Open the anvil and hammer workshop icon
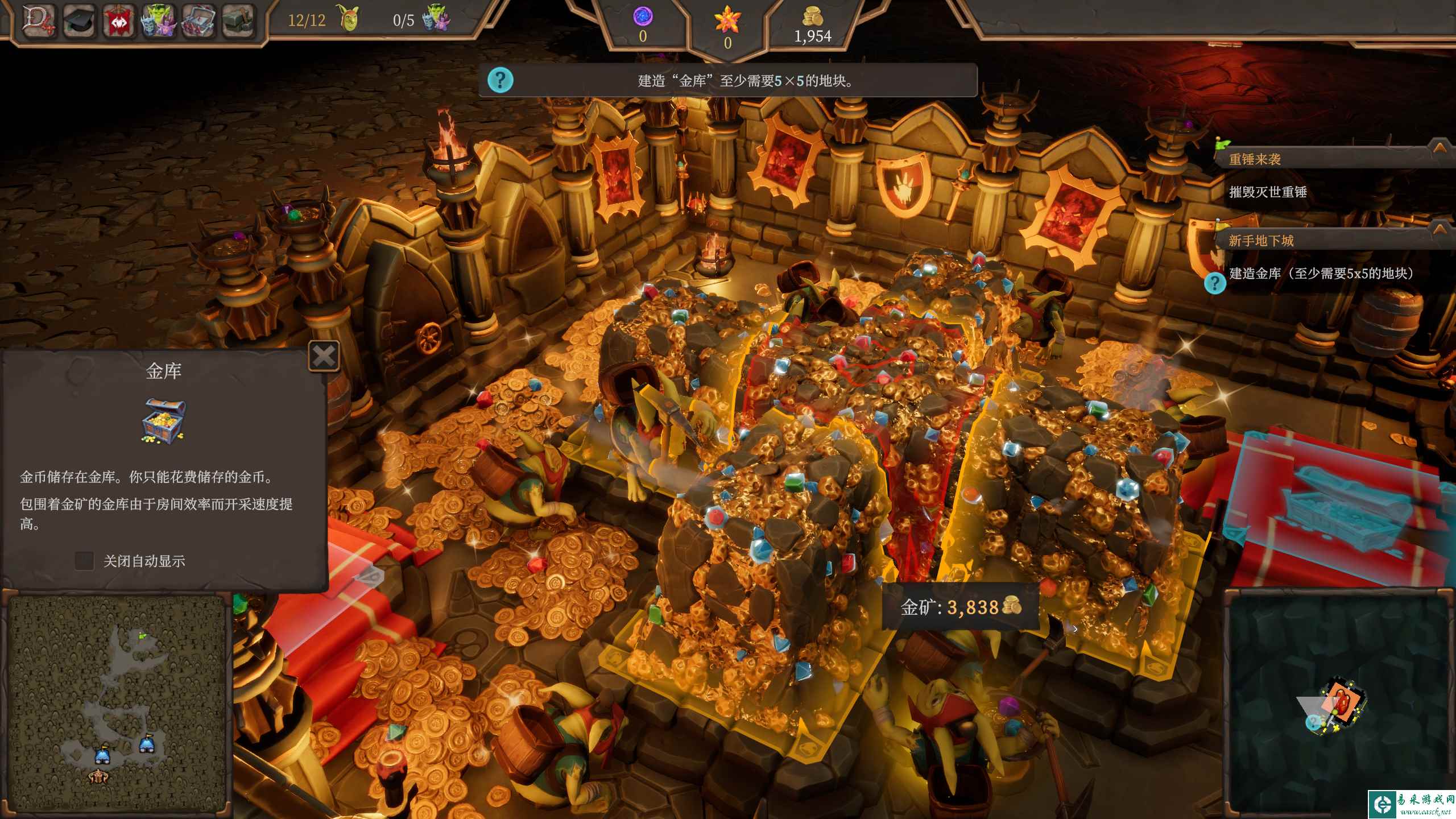 point(238,21)
